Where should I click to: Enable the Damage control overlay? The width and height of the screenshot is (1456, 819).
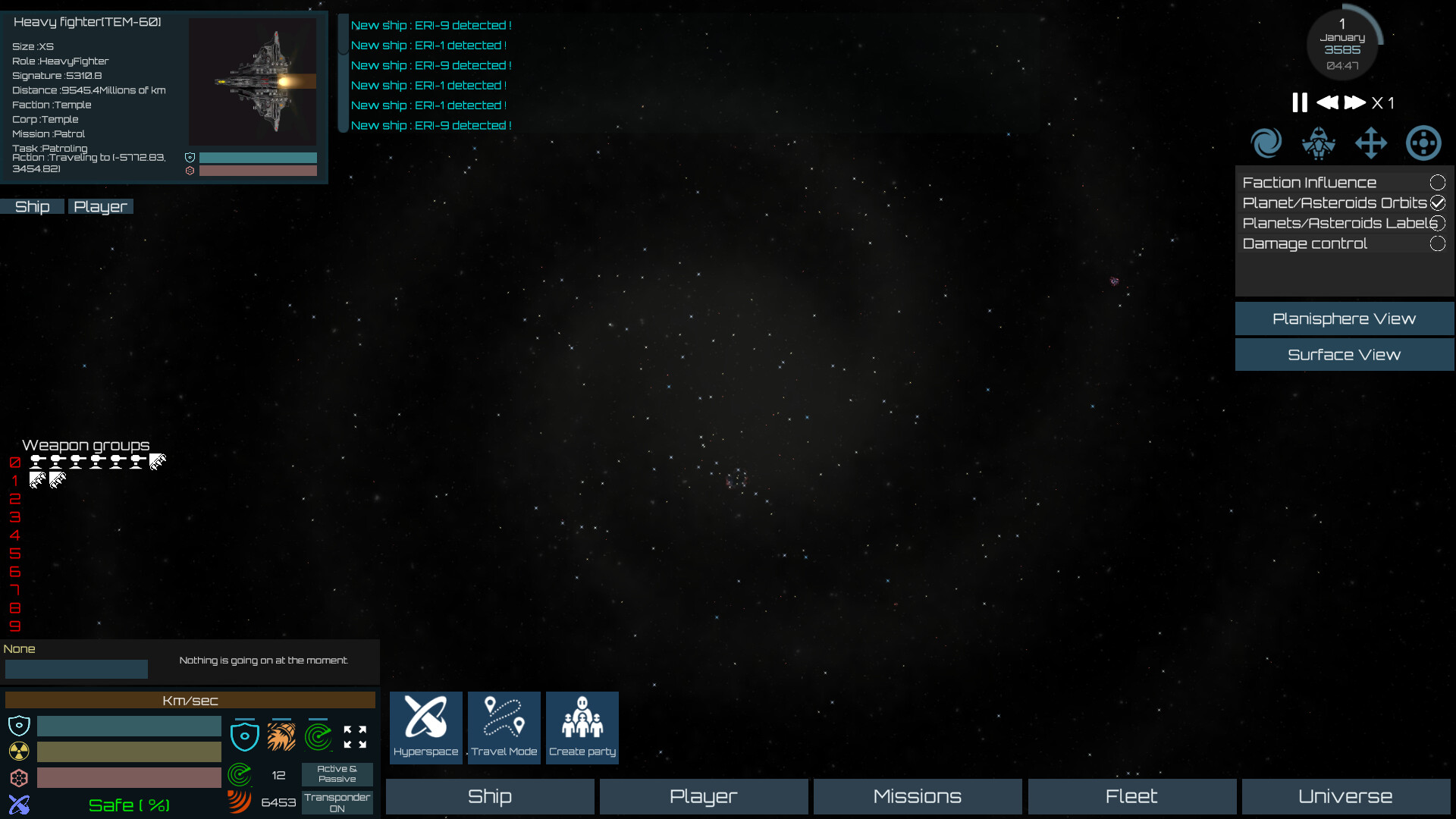[1438, 243]
